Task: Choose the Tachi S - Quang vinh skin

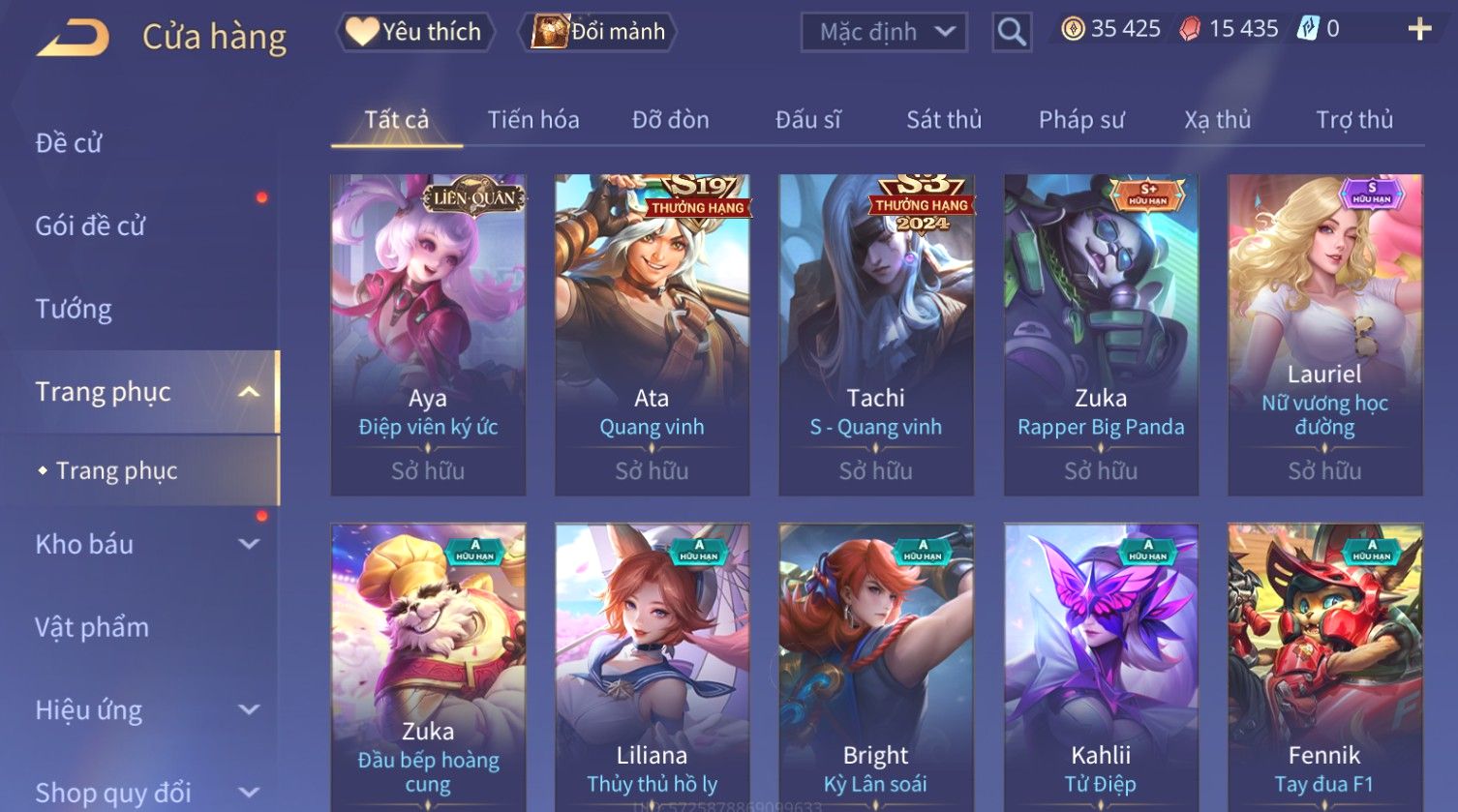Action: (875, 334)
